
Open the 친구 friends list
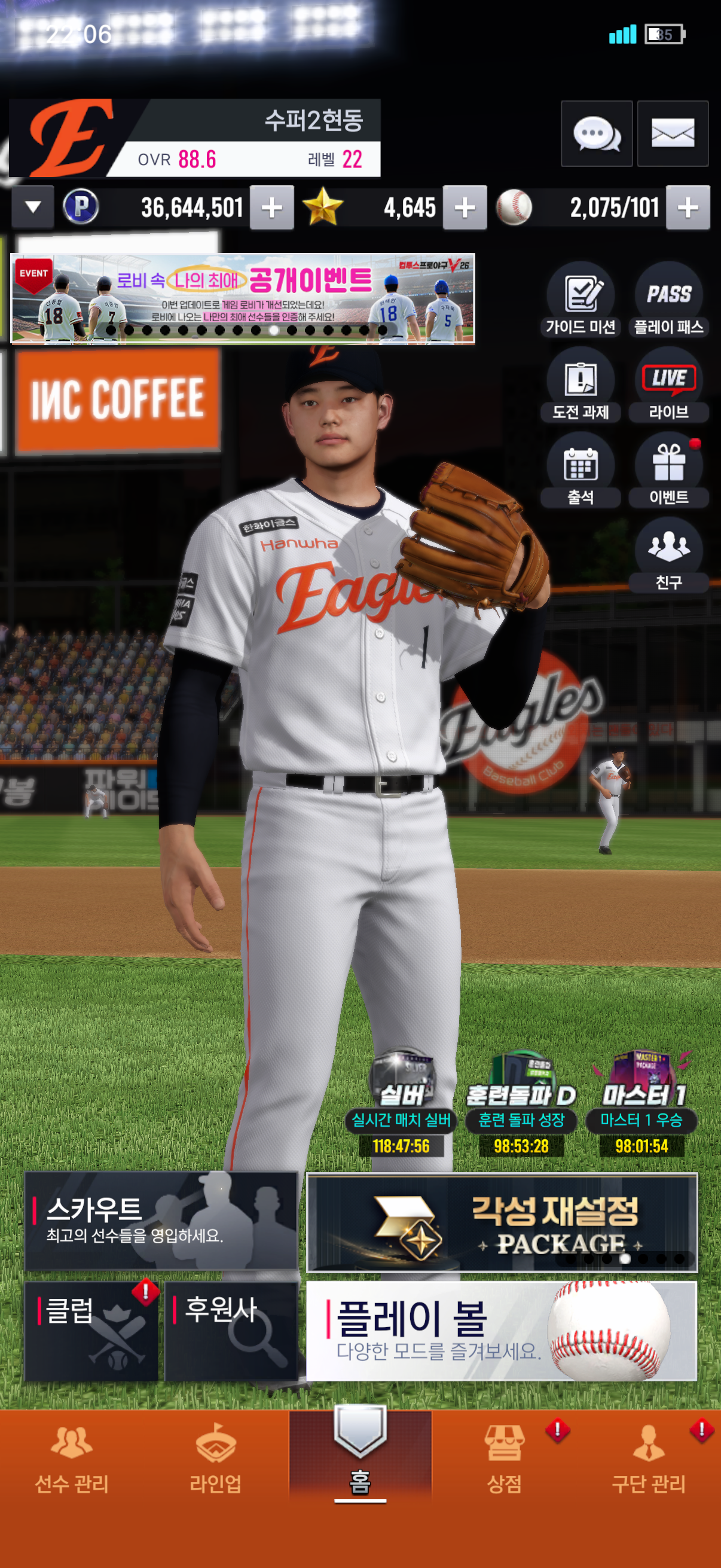coord(668,555)
